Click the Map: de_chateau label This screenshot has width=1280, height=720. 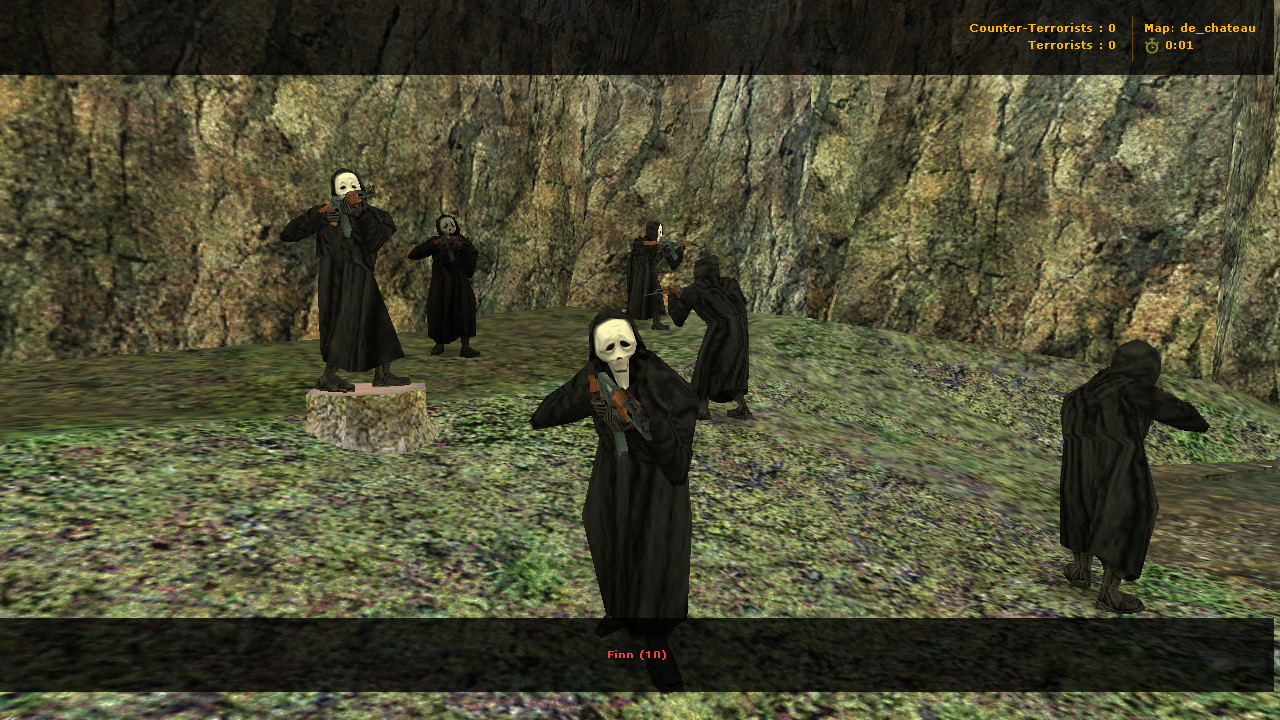[1200, 28]
